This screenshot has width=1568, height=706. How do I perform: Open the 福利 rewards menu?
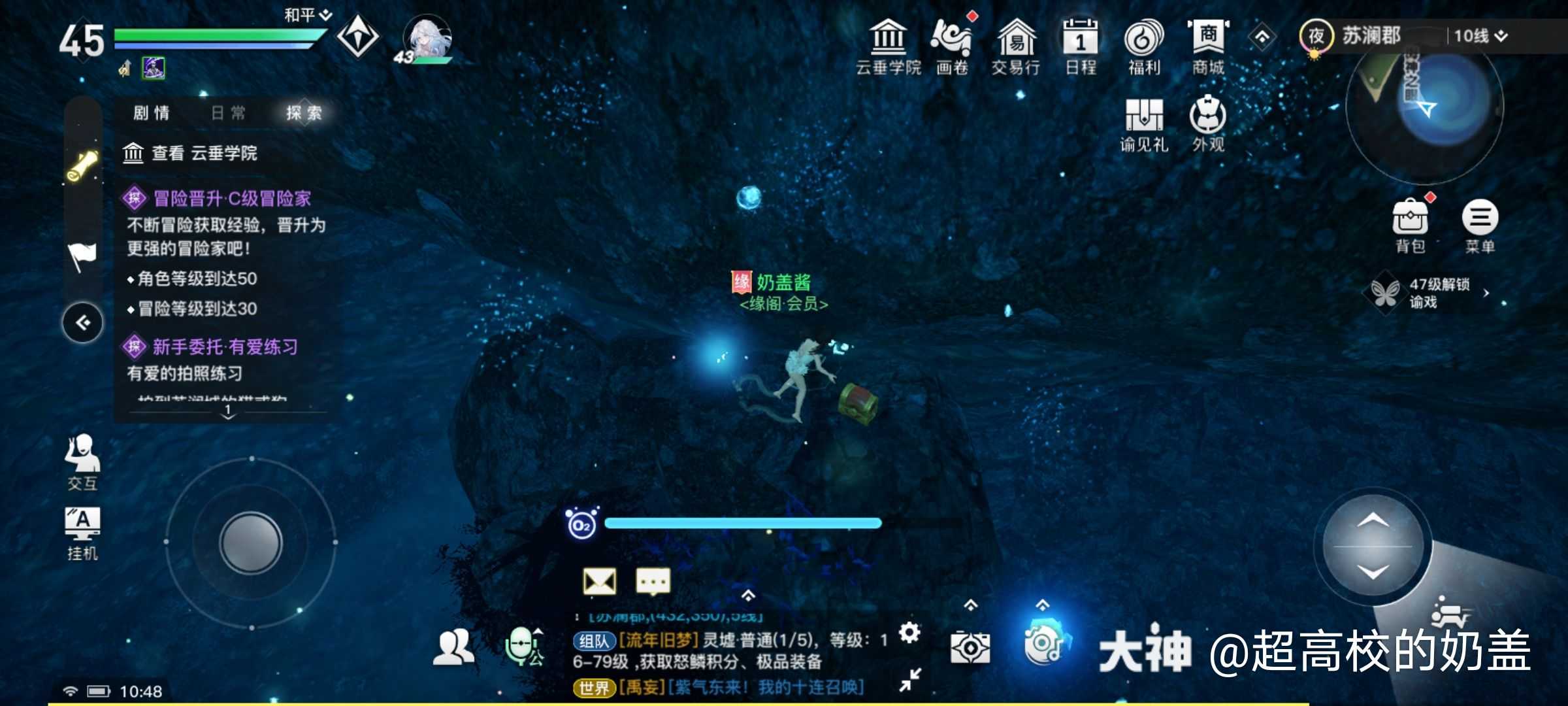(x=1143, y=46)
